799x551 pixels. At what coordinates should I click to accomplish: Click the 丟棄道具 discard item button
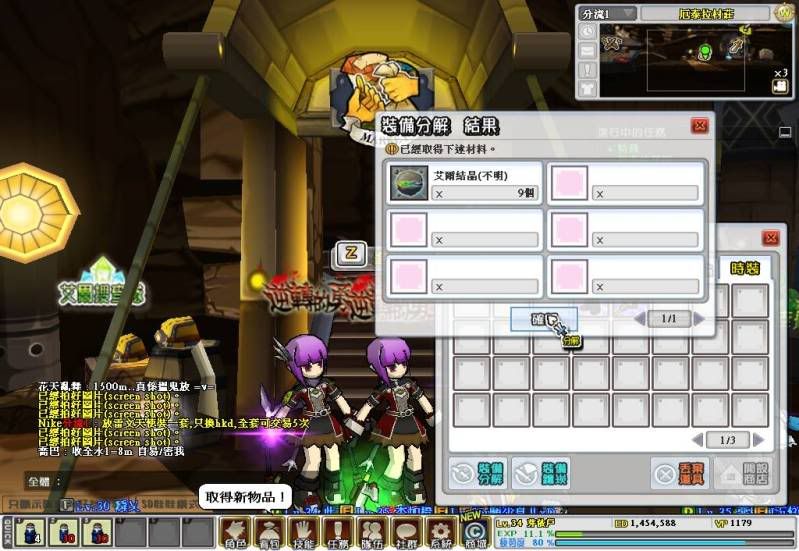[x=680, y=474]
